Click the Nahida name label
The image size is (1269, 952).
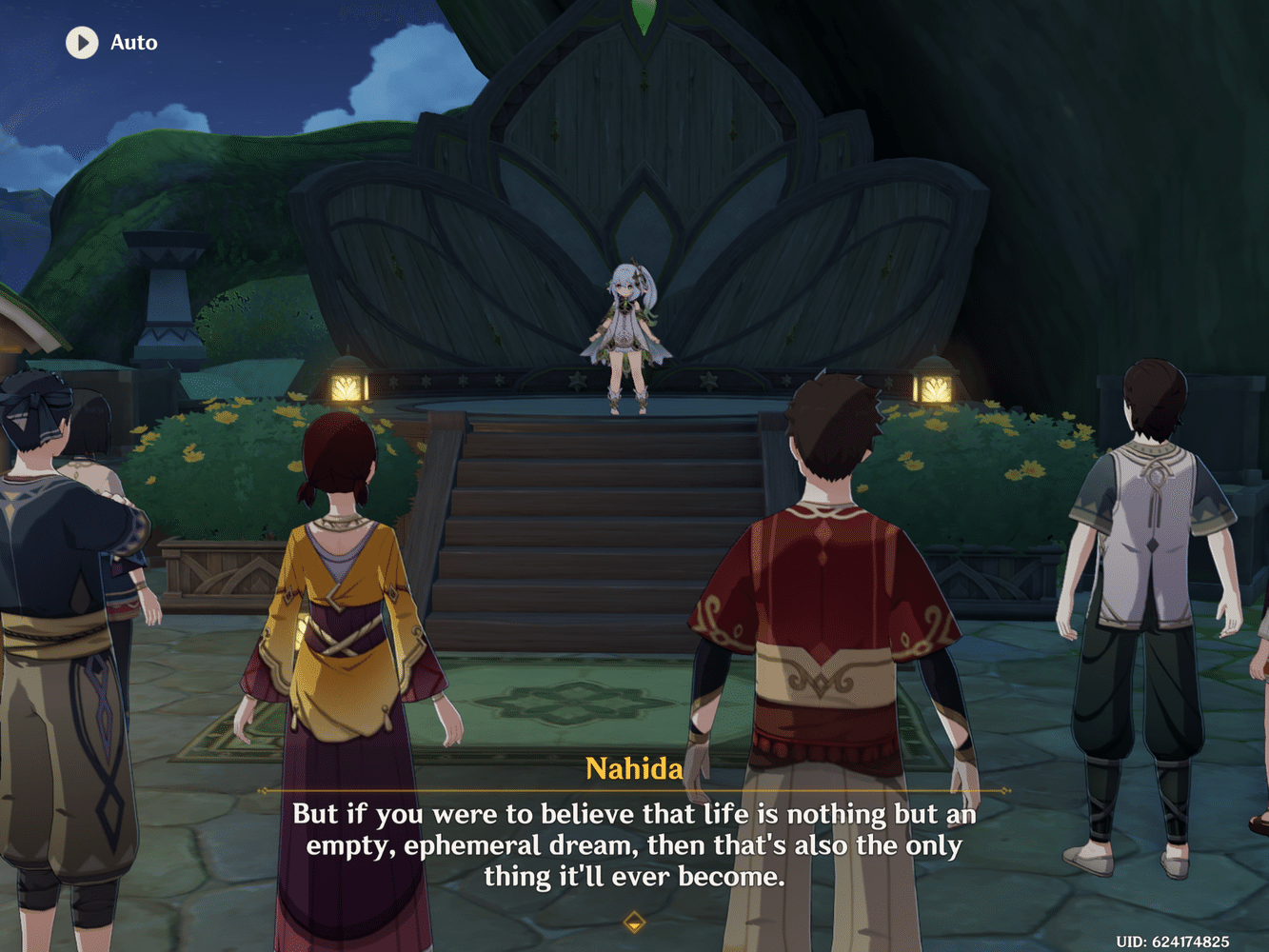coord(634,769)
